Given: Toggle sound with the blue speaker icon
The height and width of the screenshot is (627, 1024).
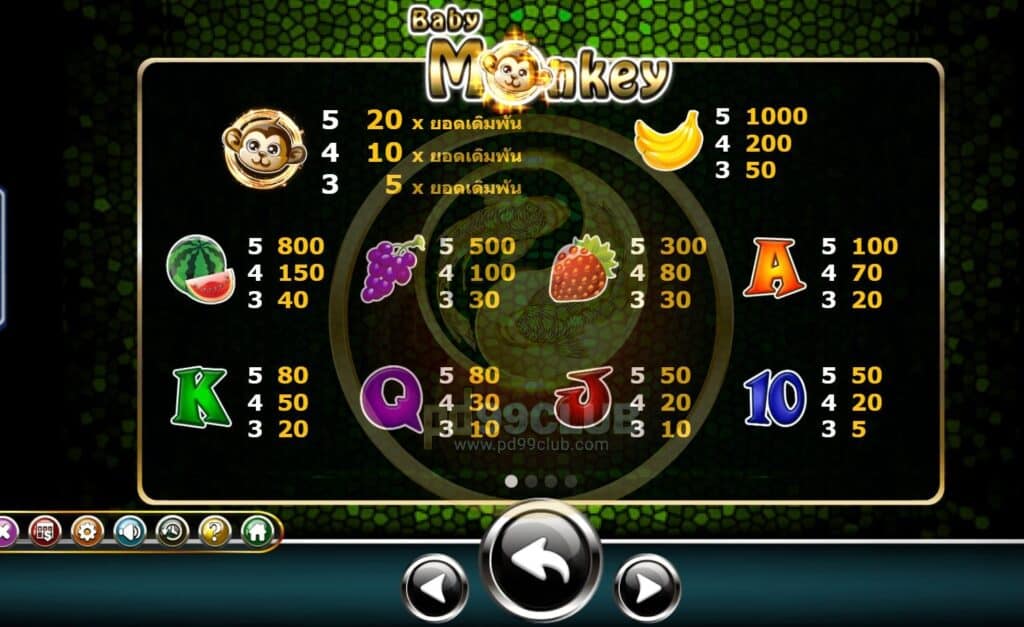Looking at the screenshot, I should pyautogui.click(x=130, y=531).
